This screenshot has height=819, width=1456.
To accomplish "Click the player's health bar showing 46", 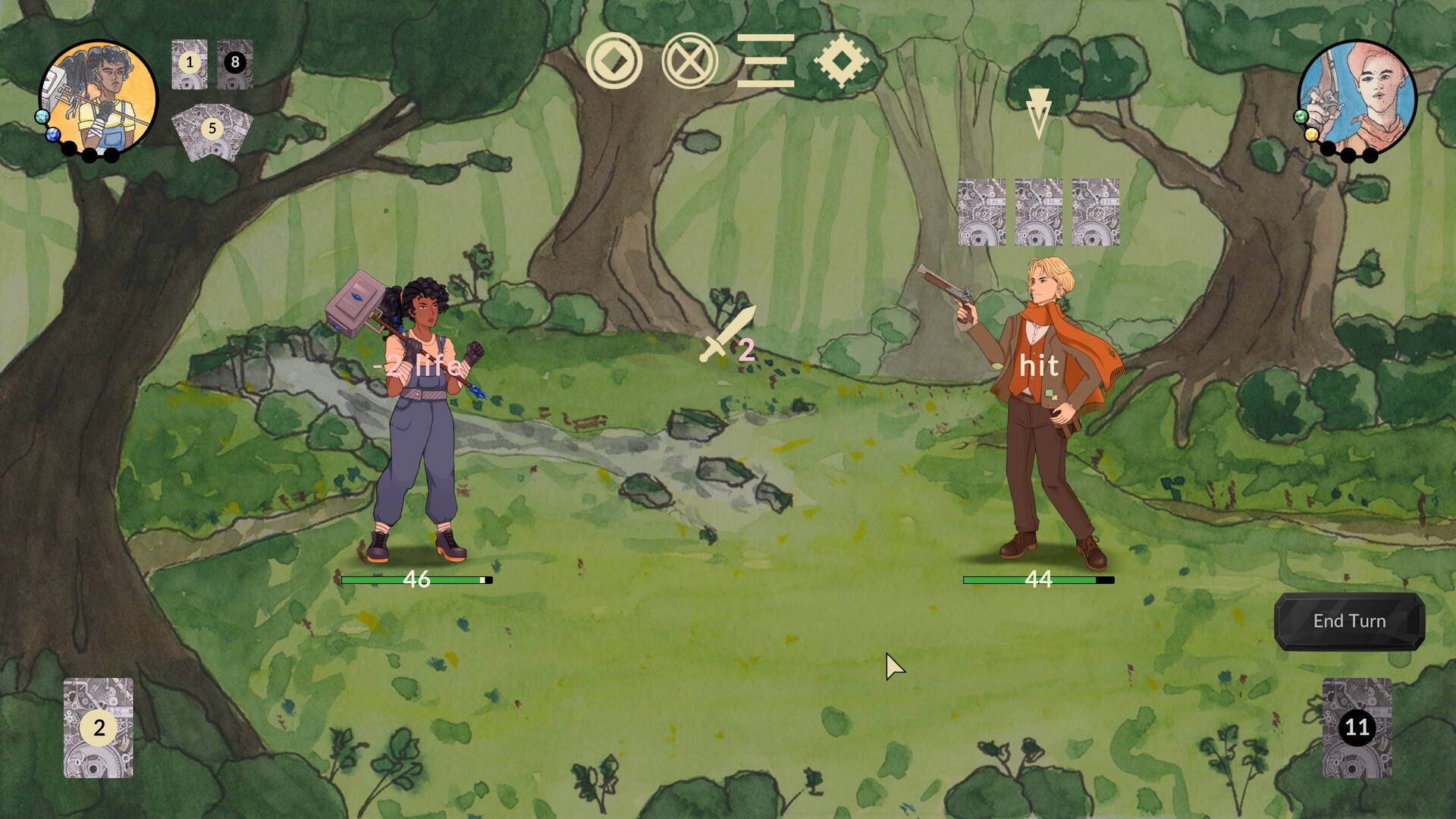I will [417, 579].
